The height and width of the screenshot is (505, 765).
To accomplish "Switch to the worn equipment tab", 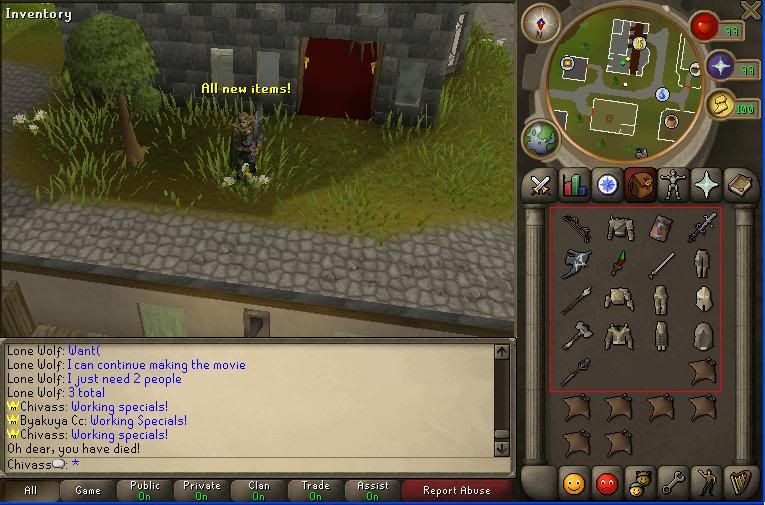I will point(671,185).
